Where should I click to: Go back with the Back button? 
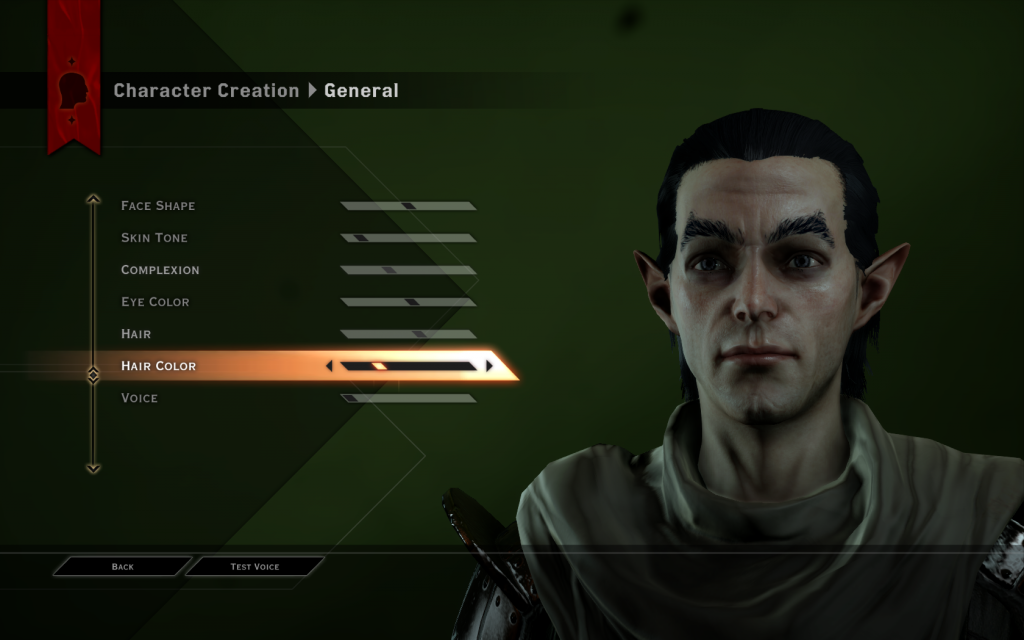(x=122, y=567)
